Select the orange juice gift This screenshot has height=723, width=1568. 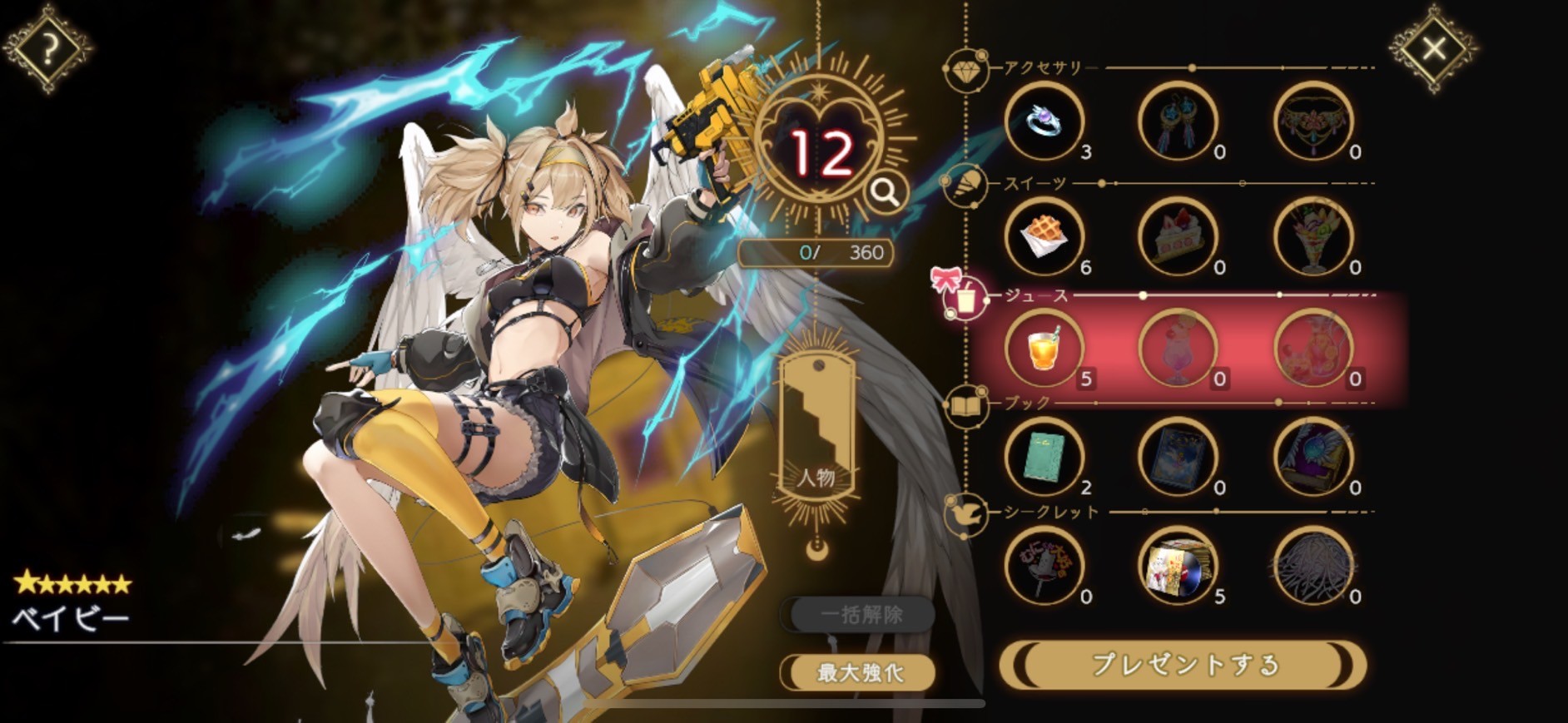coord(1045,349)
